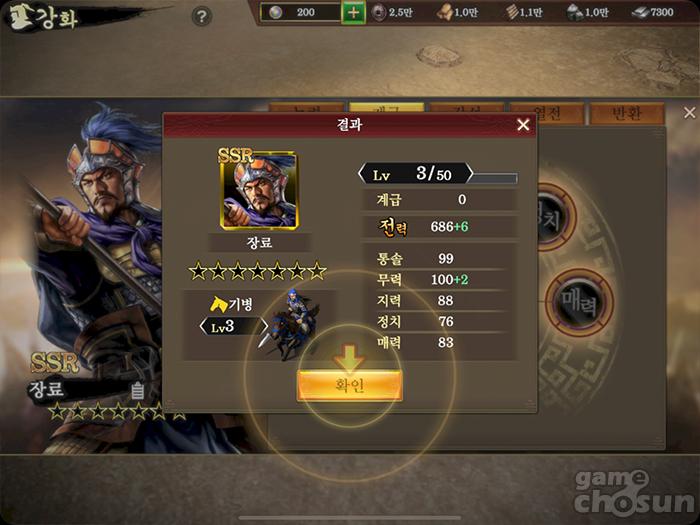
Task: Confirm the result with the 확인 button
Action: [x=349, y=386]
